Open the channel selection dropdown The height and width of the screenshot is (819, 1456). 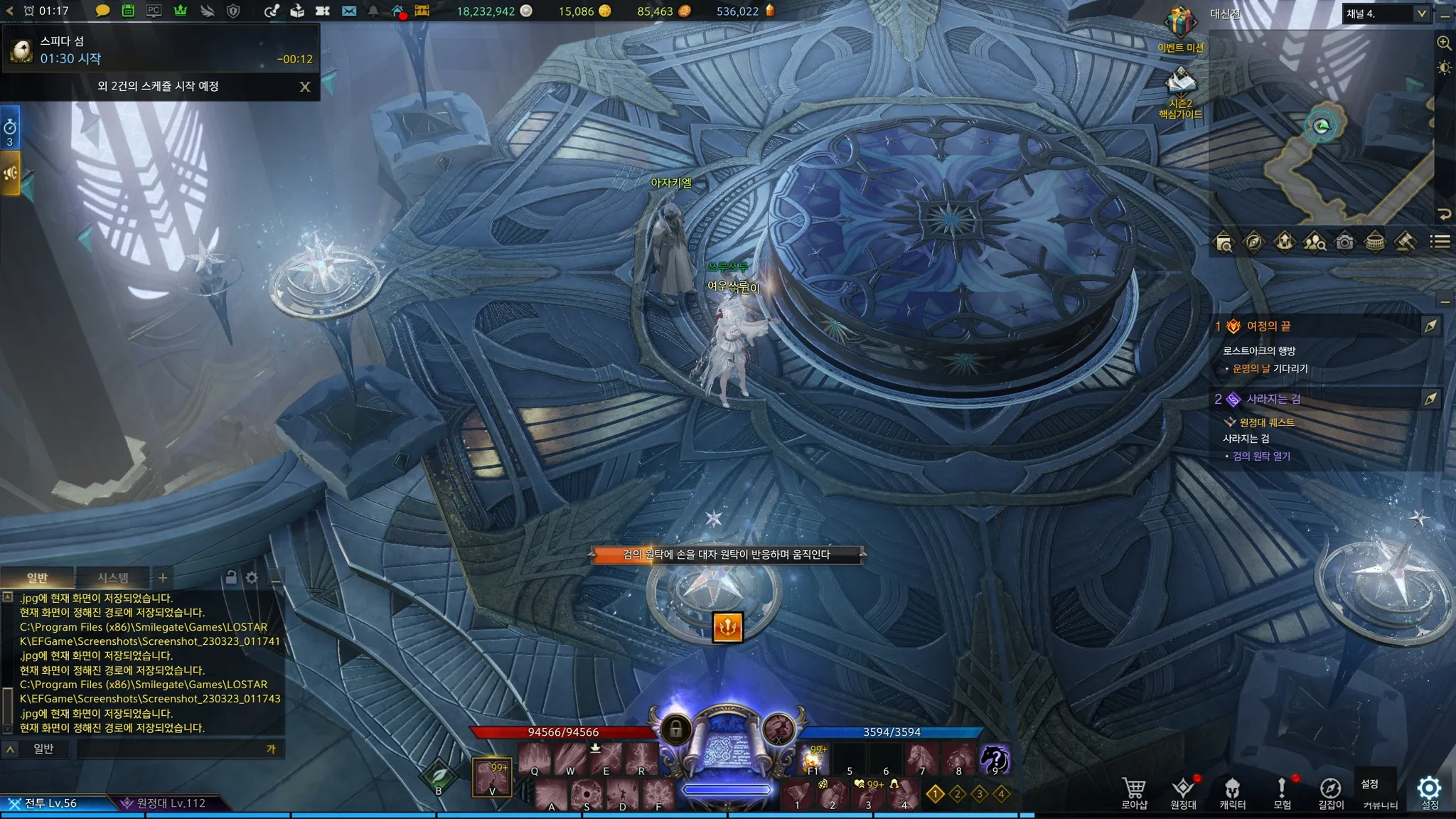(x=1386, y=14)
